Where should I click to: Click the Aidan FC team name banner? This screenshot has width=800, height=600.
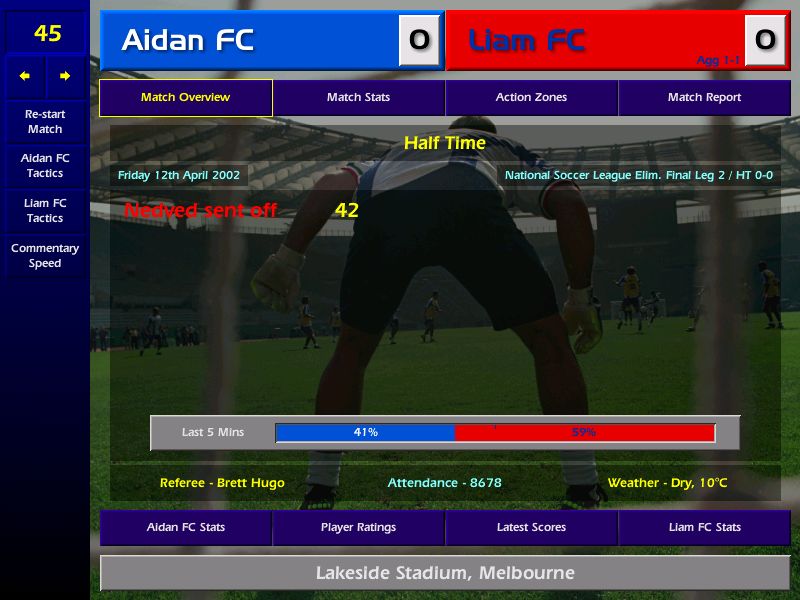coord(250,40)
